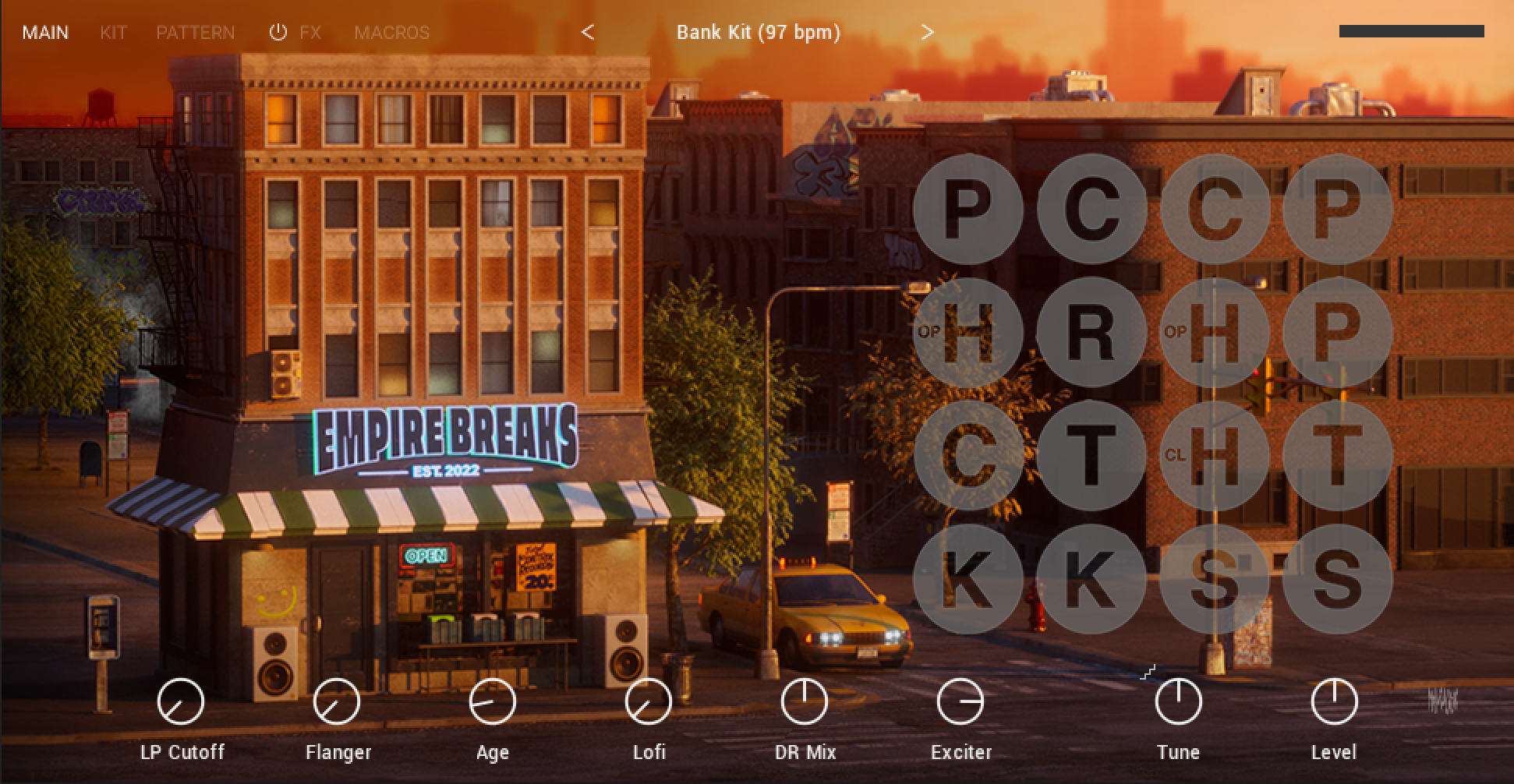
Task: Select the MAIN tab
Action: coord(45,33)
